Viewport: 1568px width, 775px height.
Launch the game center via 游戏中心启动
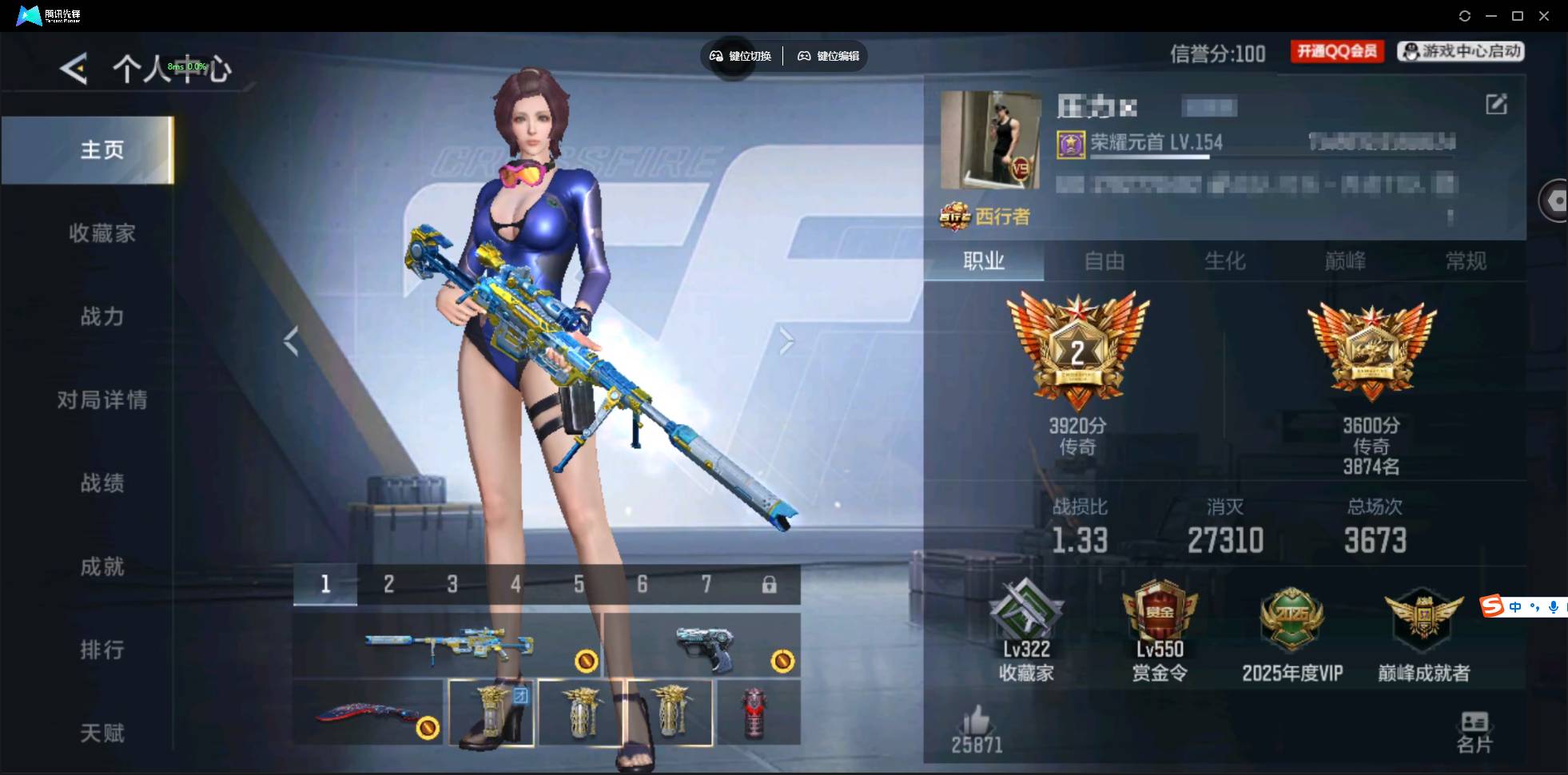click(1462, 50)
